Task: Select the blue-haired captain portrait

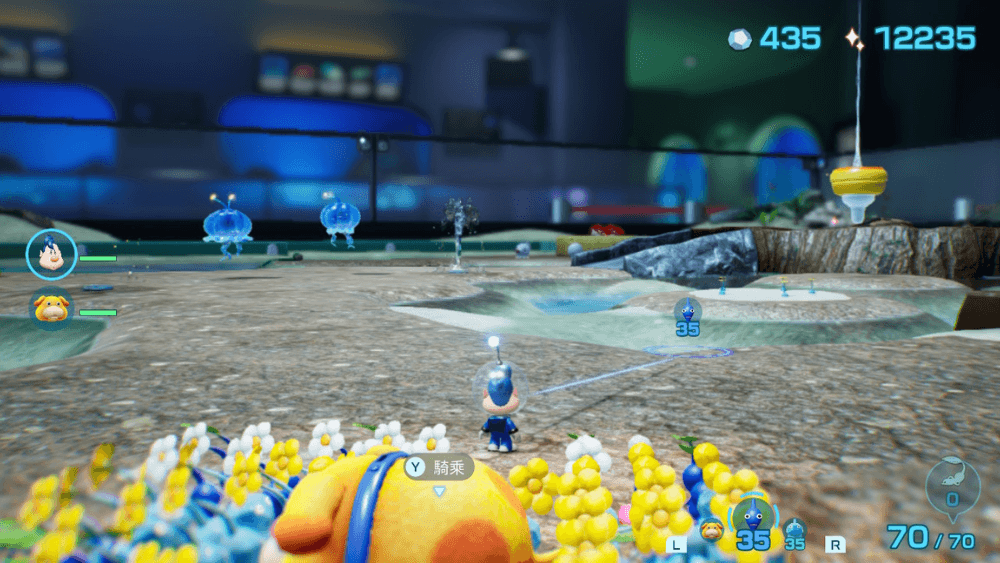Action: pos(50,255)
